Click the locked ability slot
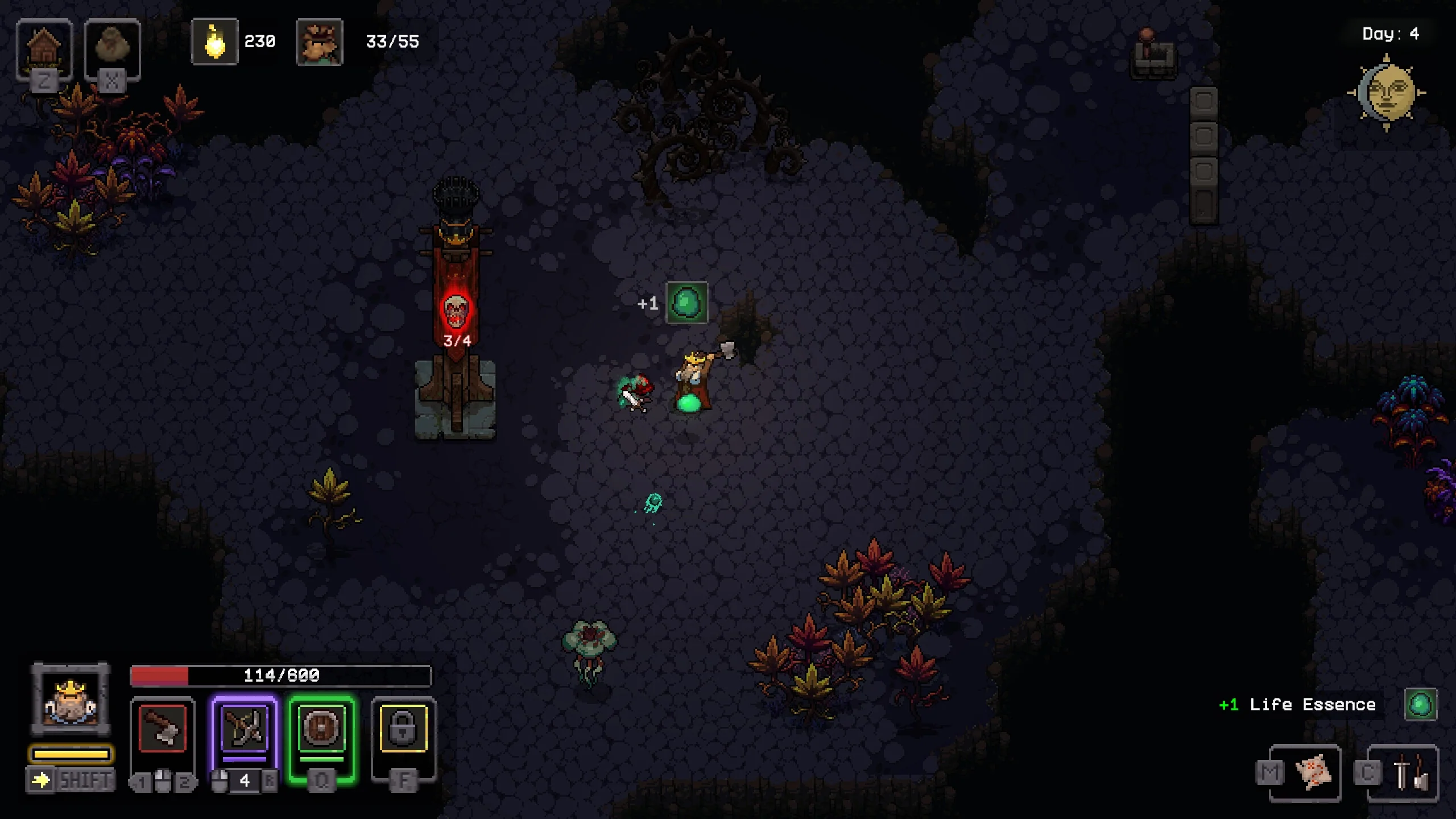1456x819 pixels. [403, 729]
